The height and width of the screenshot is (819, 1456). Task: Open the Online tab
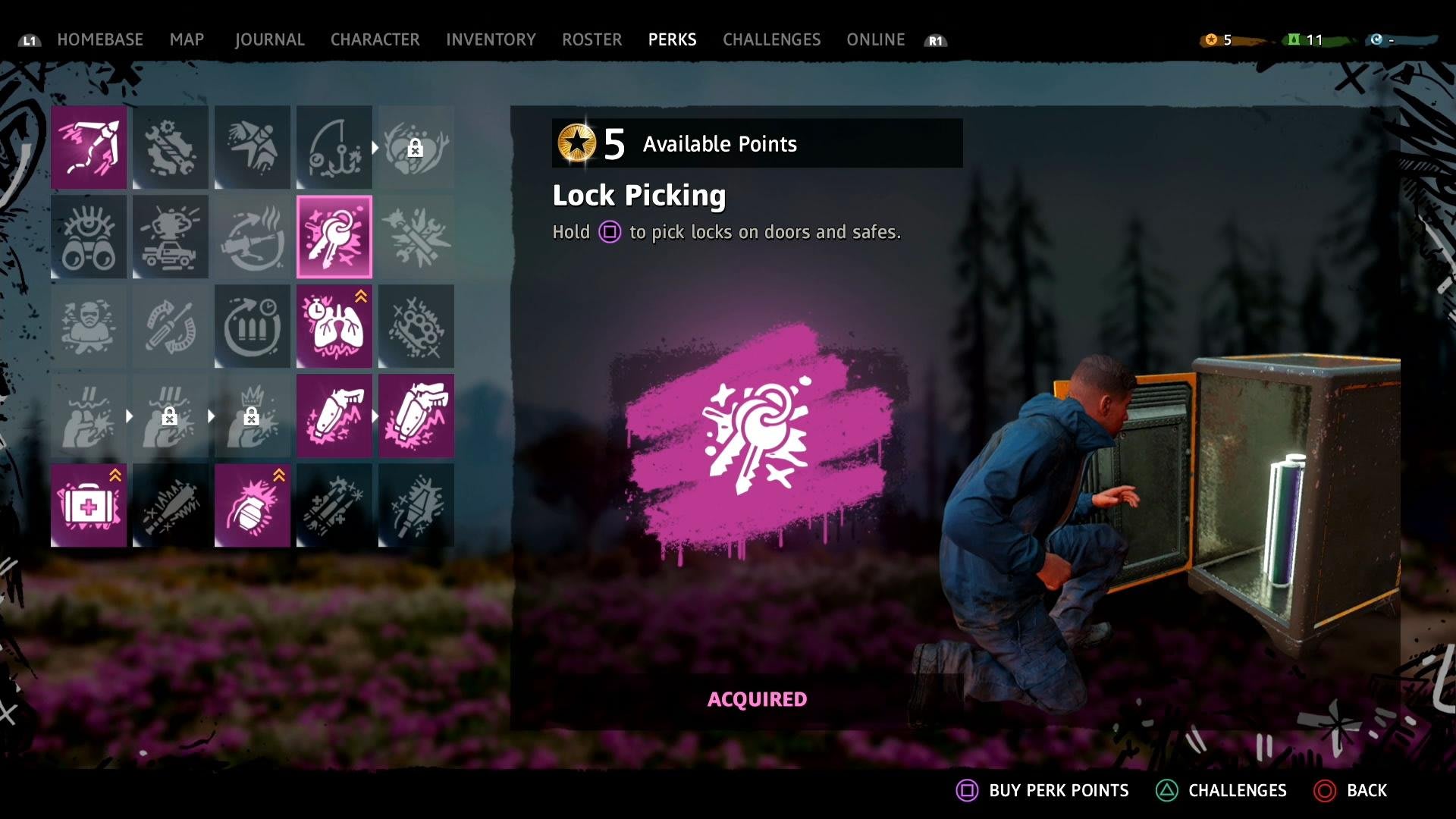[x=875, y=39]
